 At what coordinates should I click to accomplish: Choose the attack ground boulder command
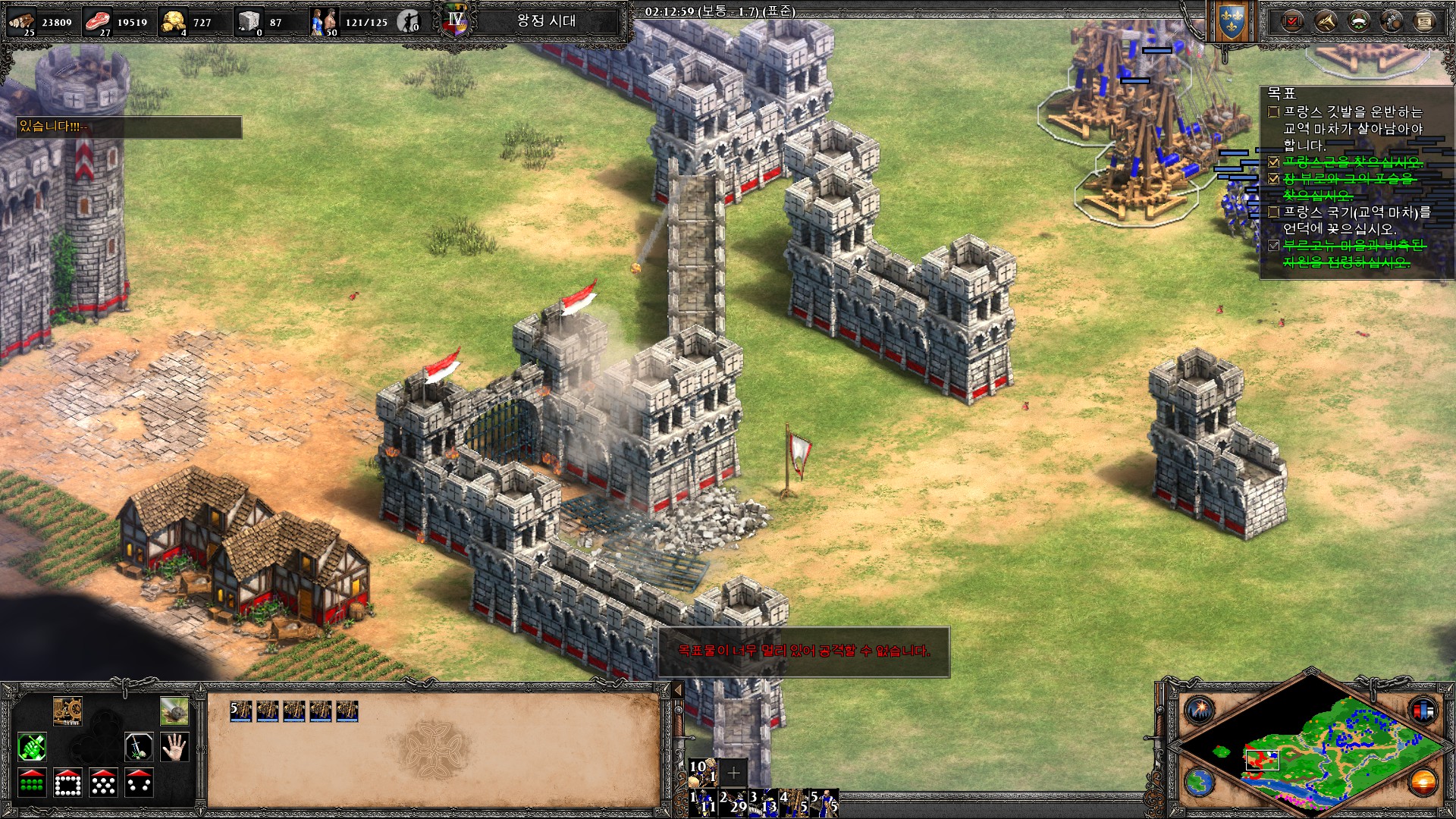[x=174, y=711]
